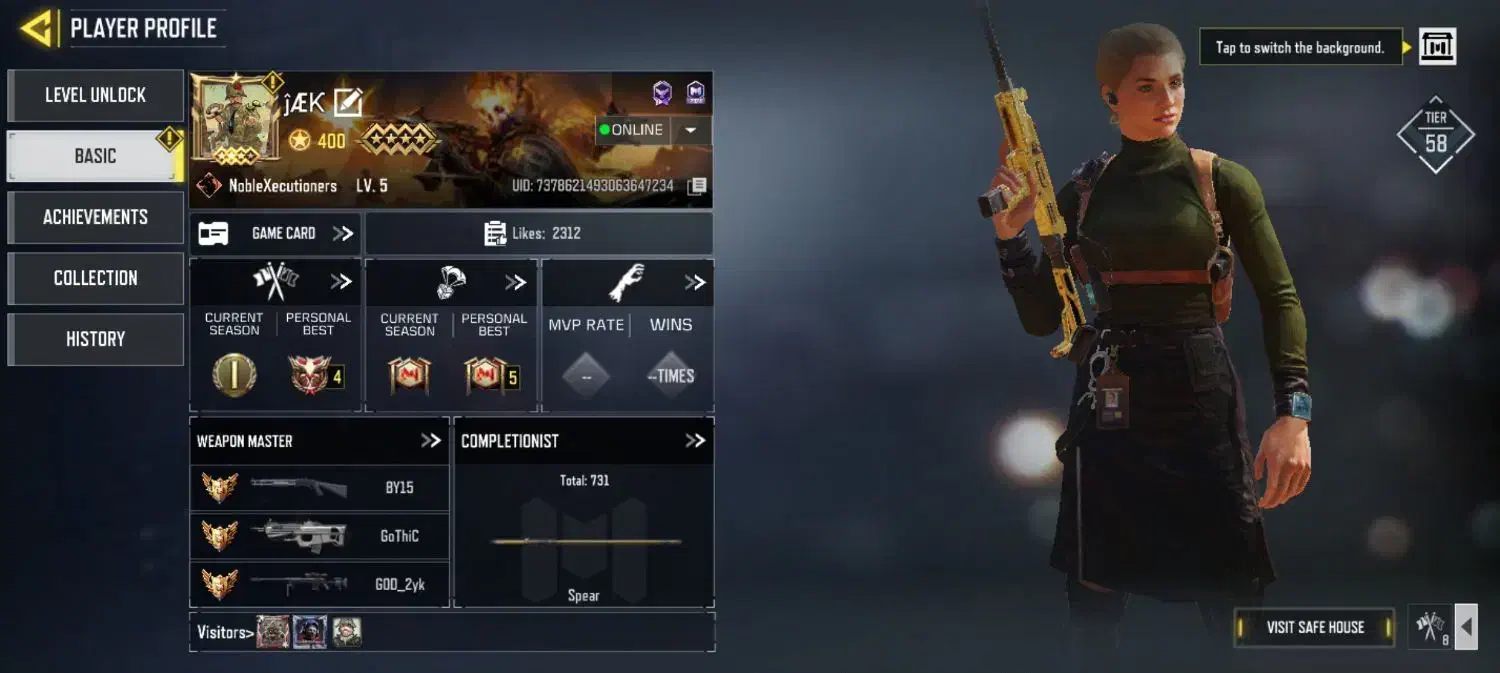Select the Basic tab
The width and height of the screenshot is (1500, 673).
(x=95, y=156)
